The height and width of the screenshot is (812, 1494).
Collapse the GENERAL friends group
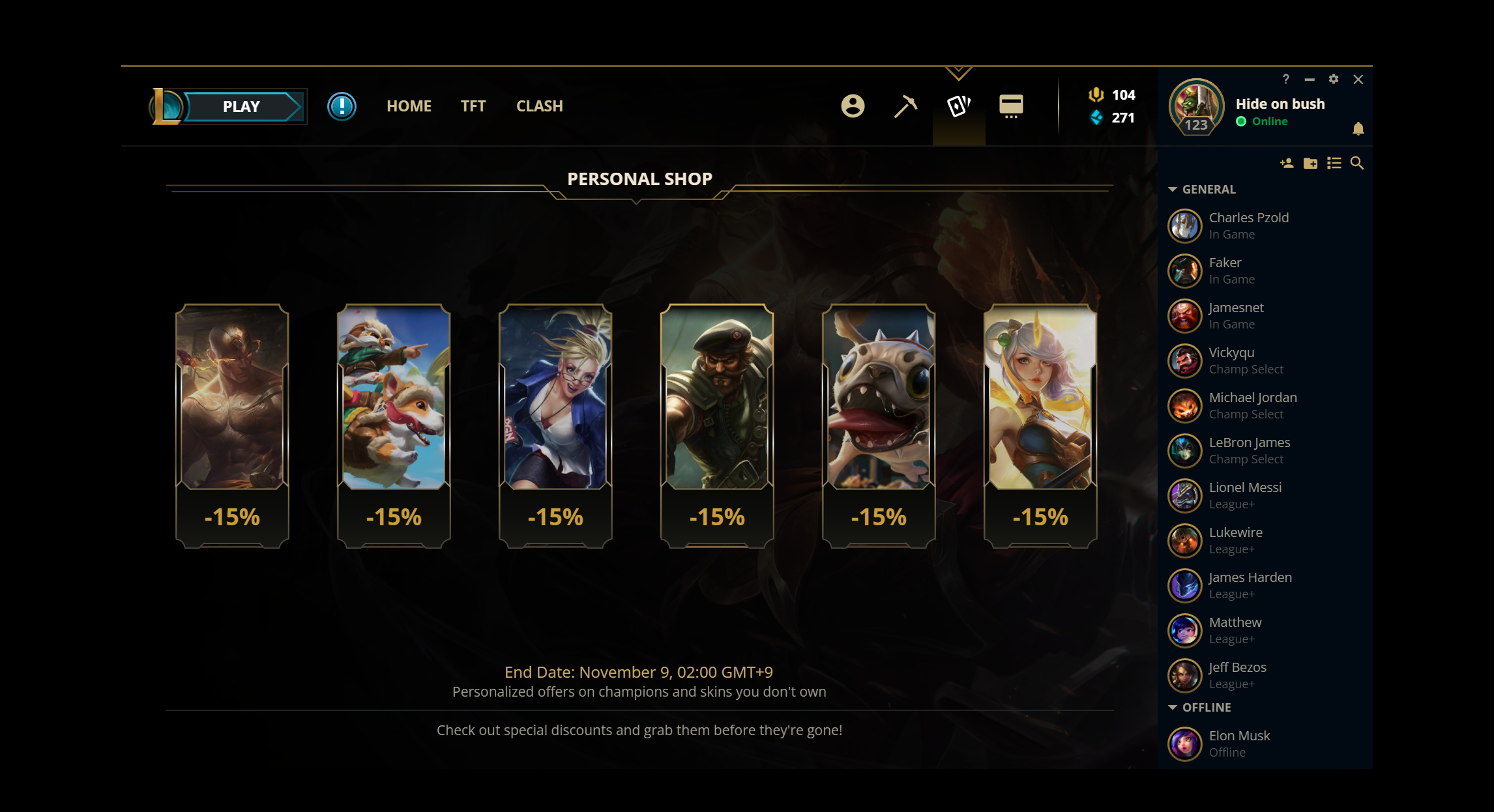[1173, 190]
